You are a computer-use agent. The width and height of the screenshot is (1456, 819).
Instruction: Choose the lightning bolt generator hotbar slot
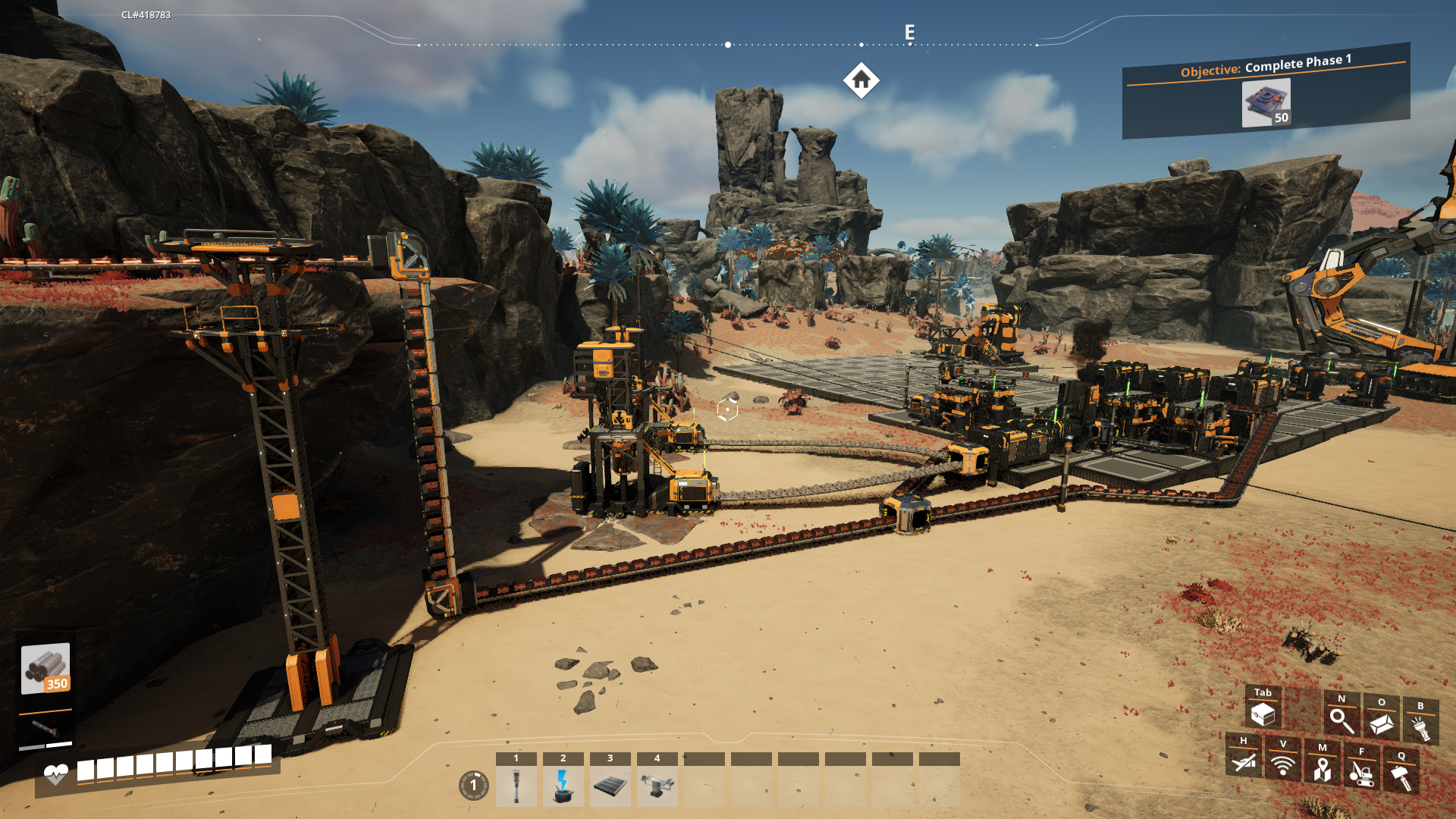tap(563, 786)
